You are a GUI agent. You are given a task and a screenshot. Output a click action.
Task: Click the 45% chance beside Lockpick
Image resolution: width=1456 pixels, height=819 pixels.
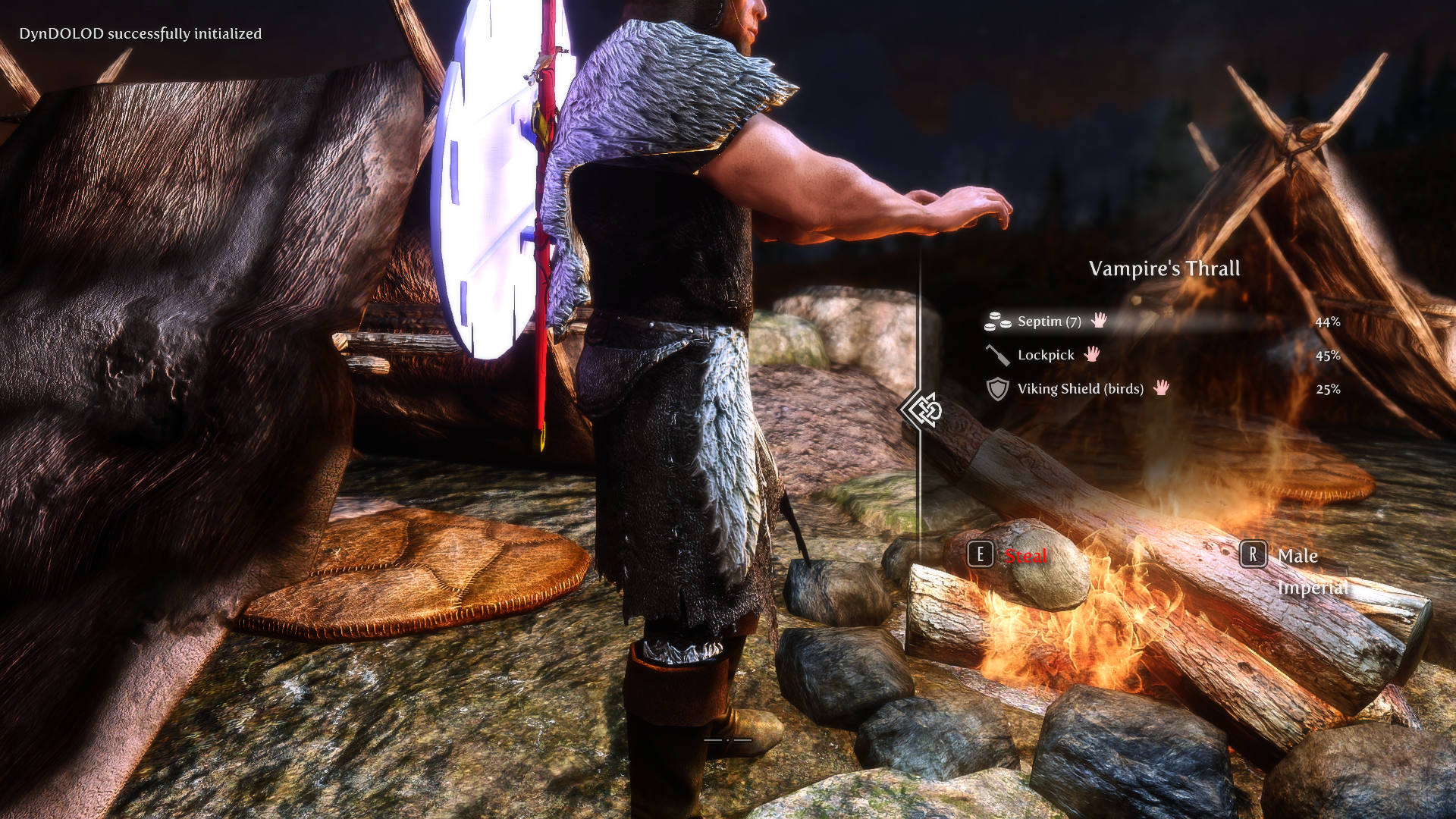click(x=1328, y=354)
